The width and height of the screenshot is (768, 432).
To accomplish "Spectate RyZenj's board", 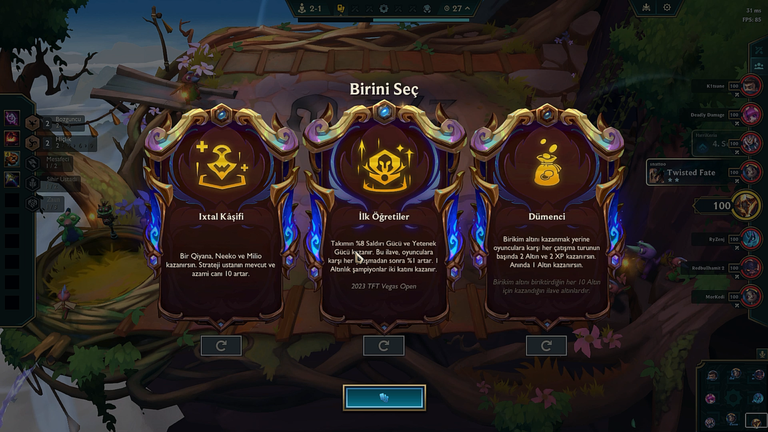I will click(749, 241).
